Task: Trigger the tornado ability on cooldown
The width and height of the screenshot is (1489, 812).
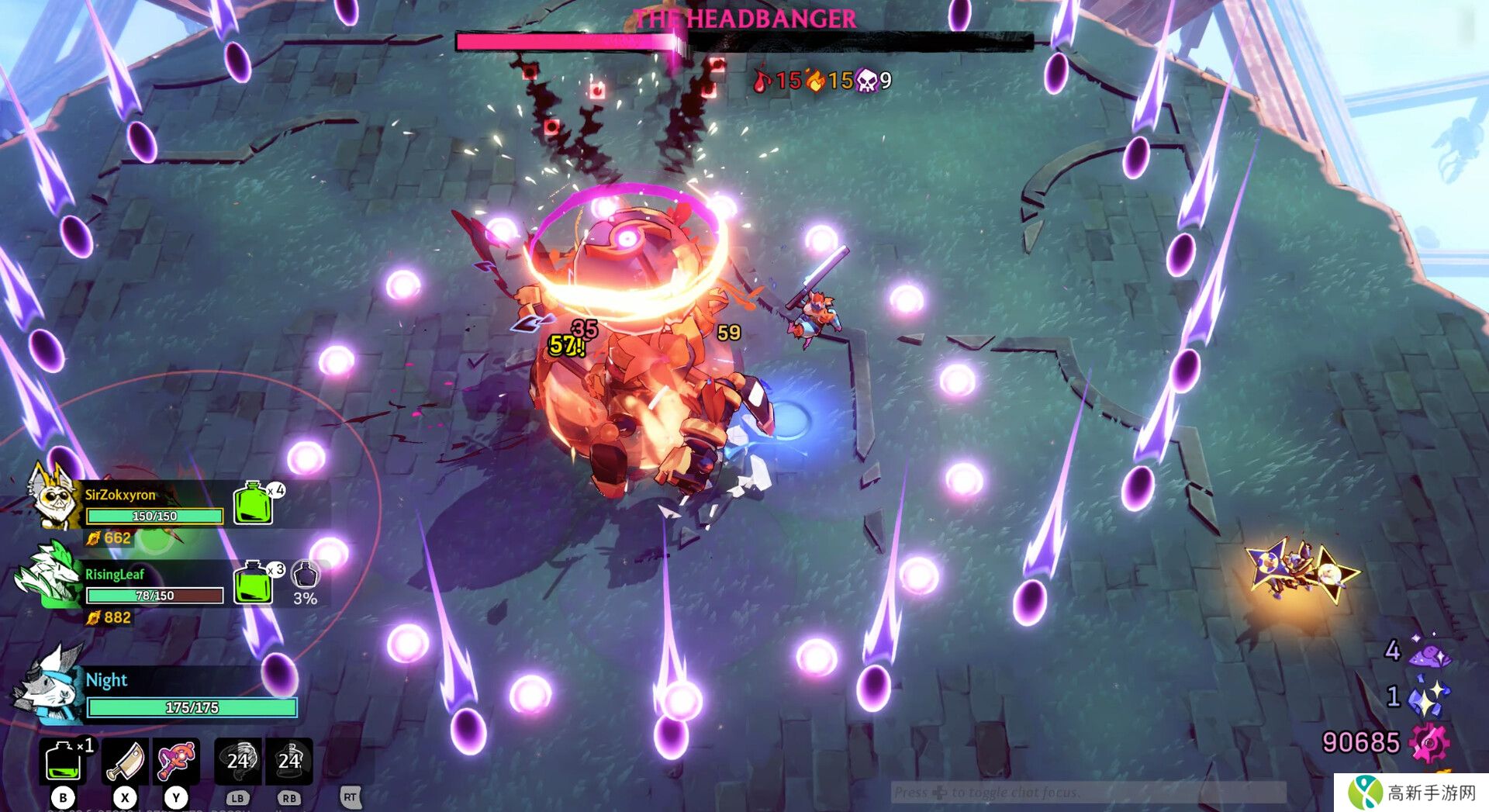Action: 237,761
